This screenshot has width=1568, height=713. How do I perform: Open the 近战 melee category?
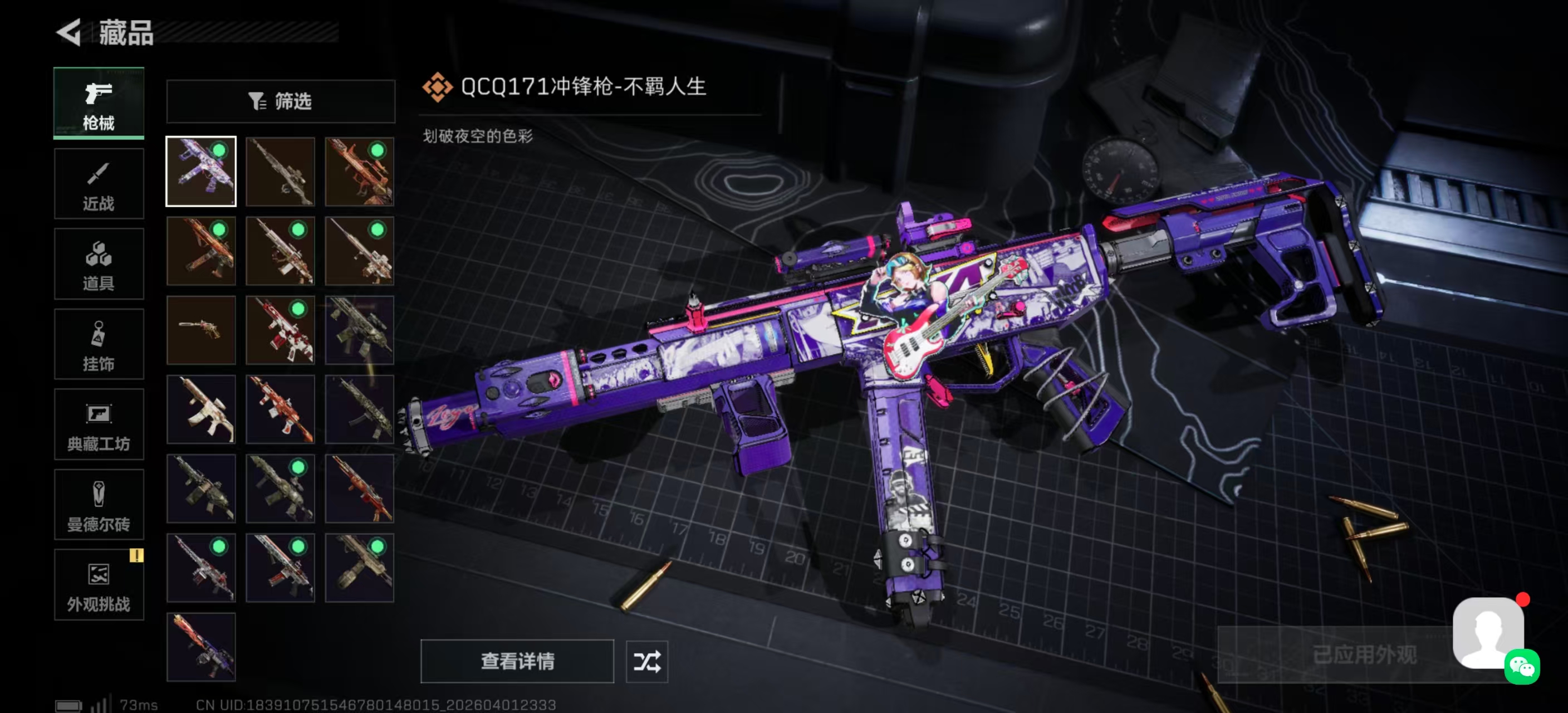click(x=99, y=183)
